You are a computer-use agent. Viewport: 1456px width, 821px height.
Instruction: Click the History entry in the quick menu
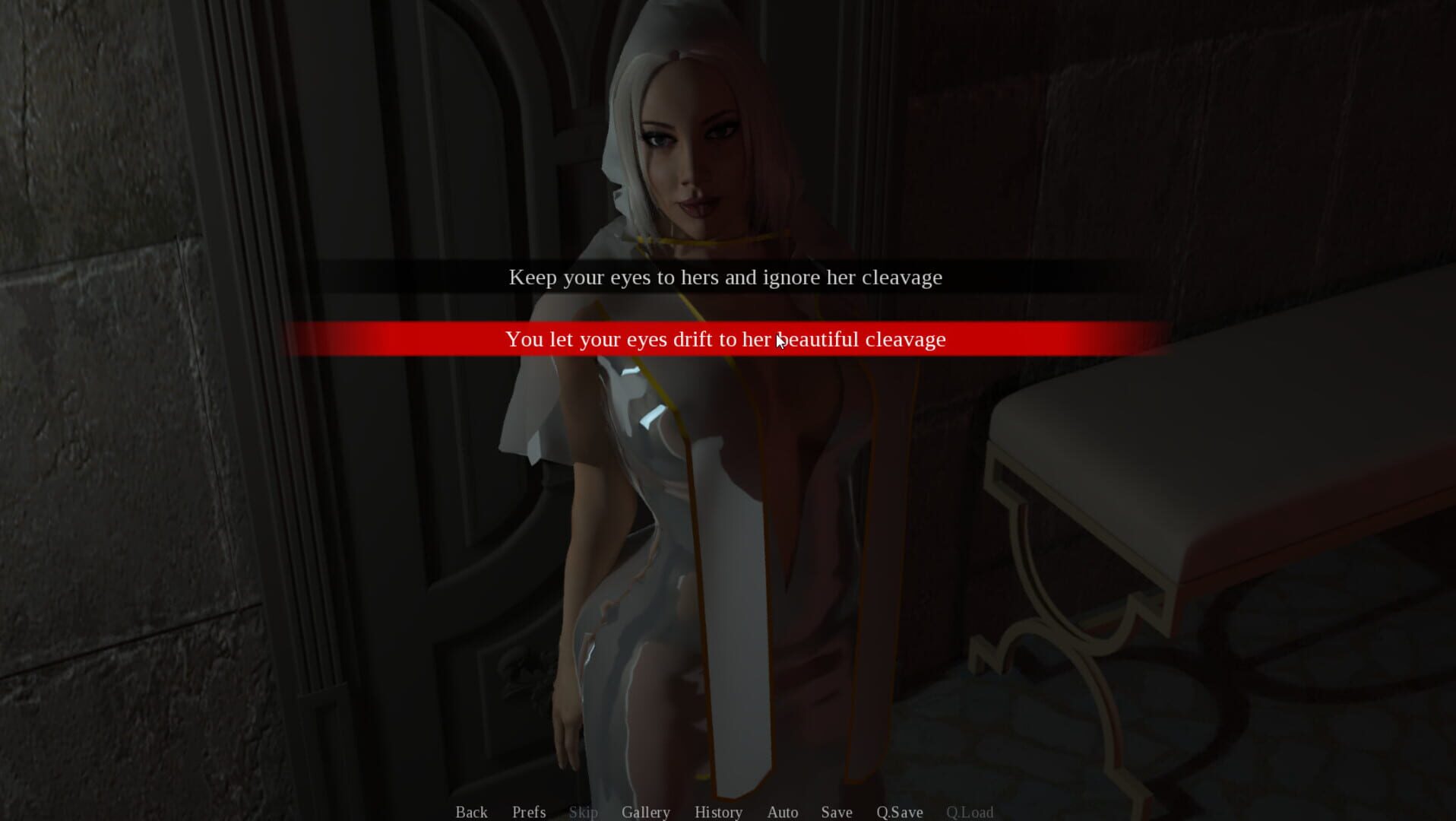click(718, 812)
